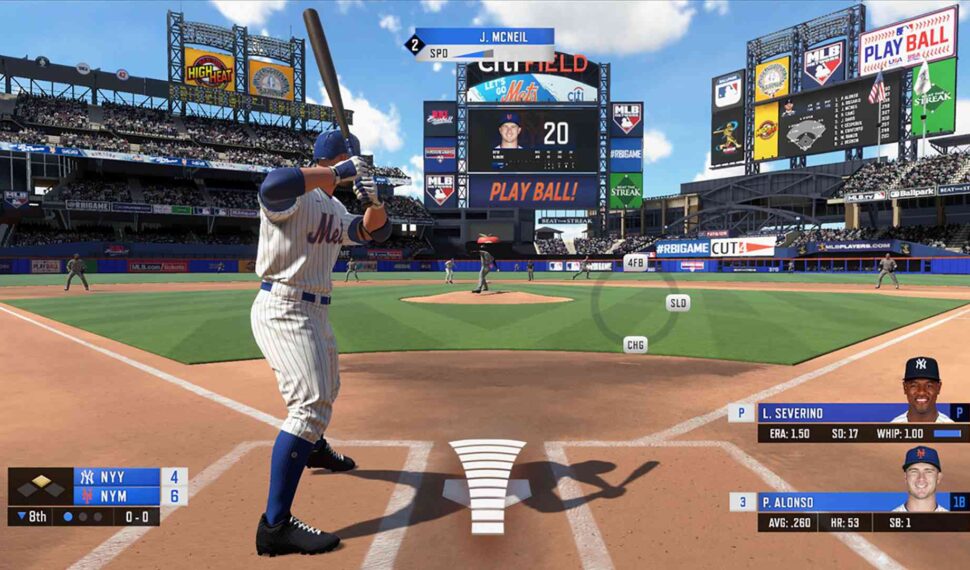Select the 4FB fastball pitch marker
The width and height of the screenshot is (970, 570).
point(635,262)
